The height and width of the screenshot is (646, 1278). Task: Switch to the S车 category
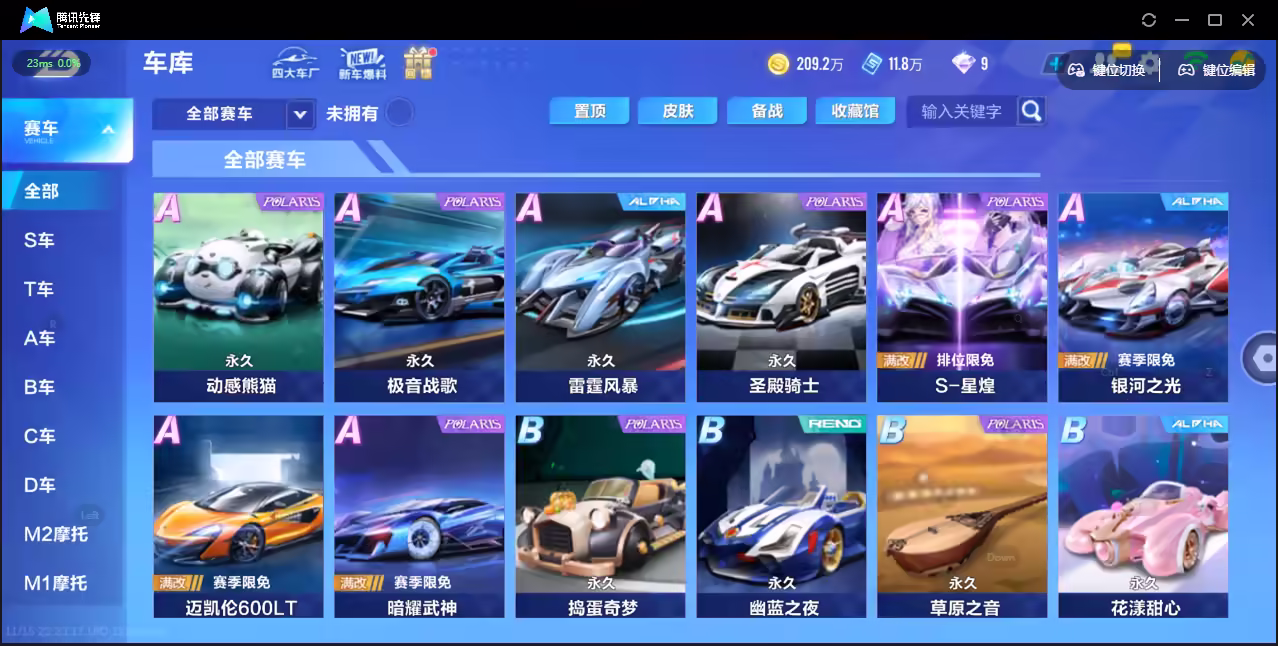coord(40,240)
